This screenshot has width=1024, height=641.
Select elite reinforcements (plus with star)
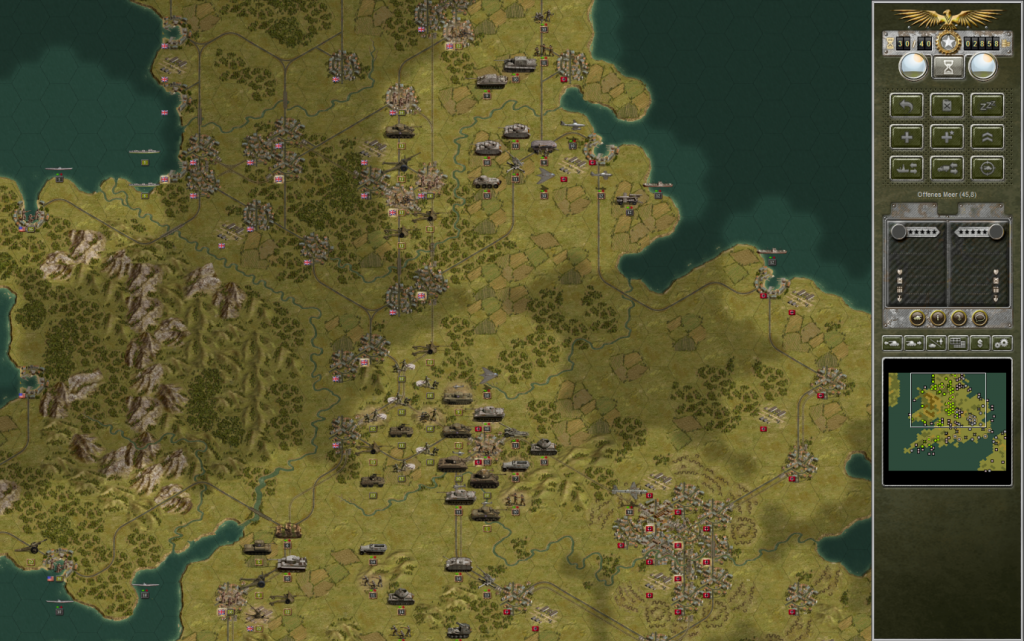click(x=946, y=136)
